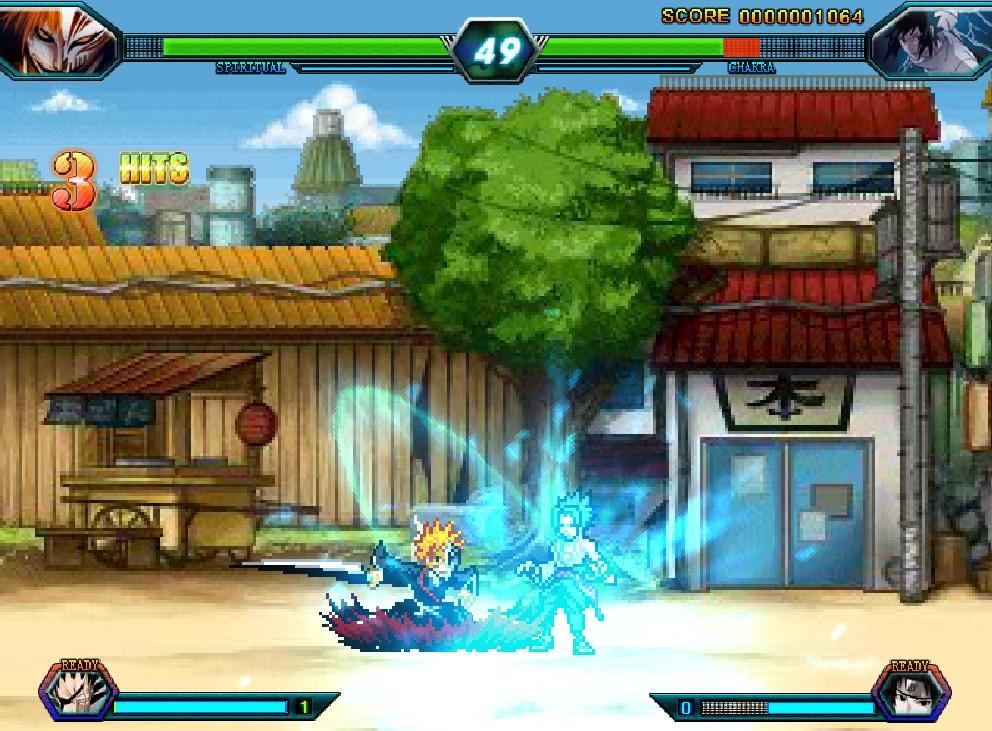Click the dark-haired opponent portrait with lightning

(932, 38)
